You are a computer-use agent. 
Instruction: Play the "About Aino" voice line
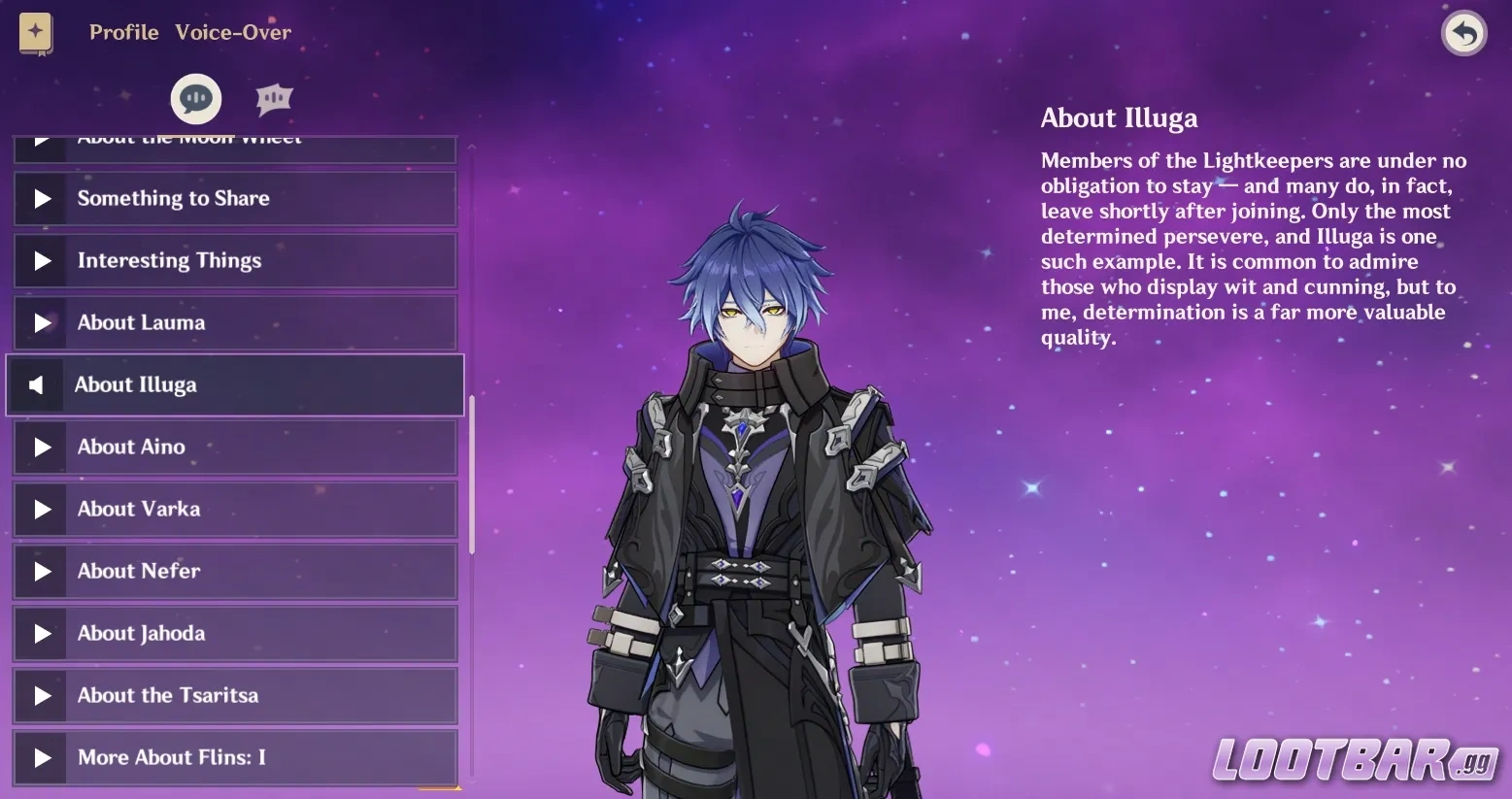coord(234,447)
